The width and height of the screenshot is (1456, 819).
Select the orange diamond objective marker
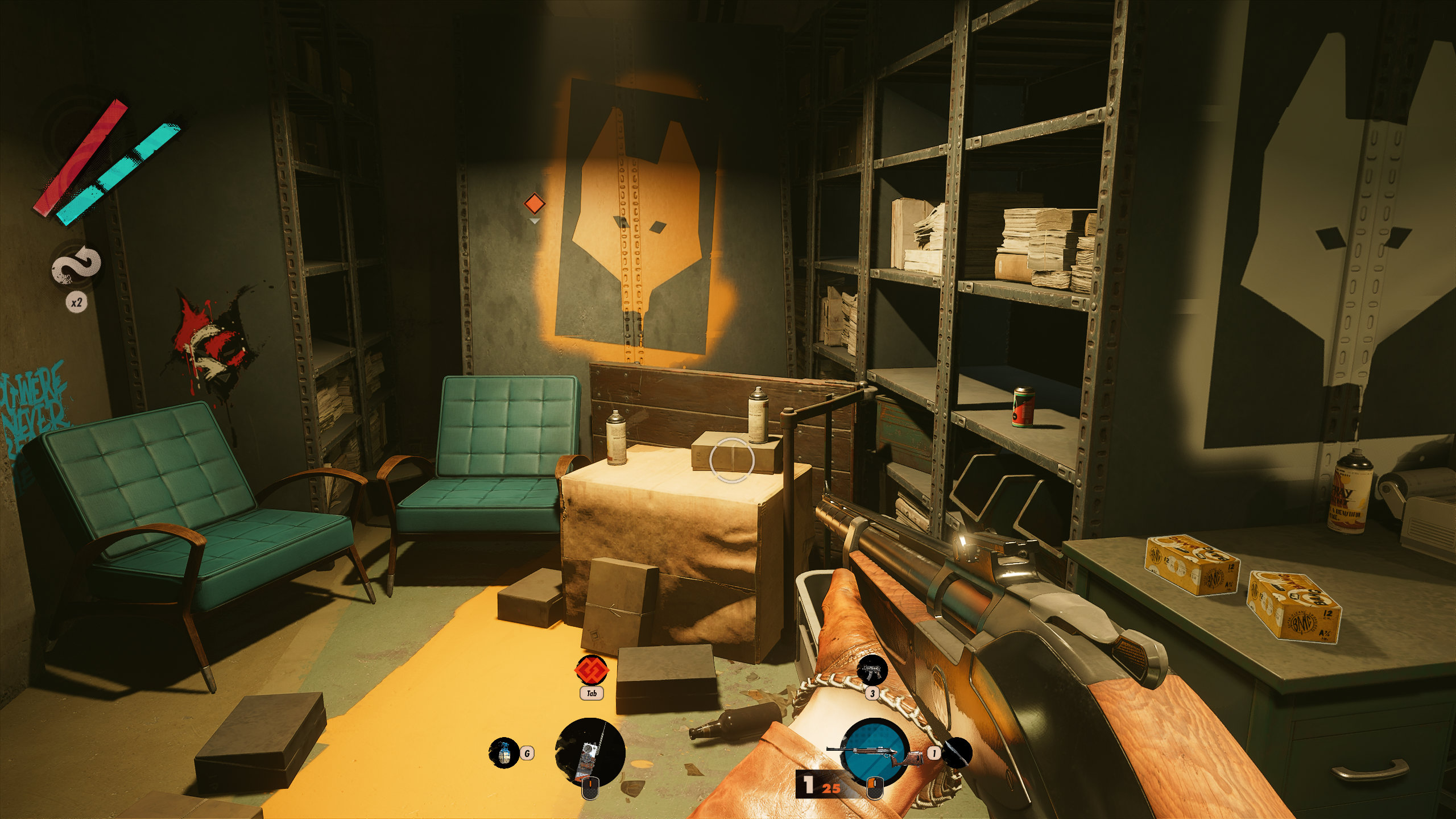point(534,203)
